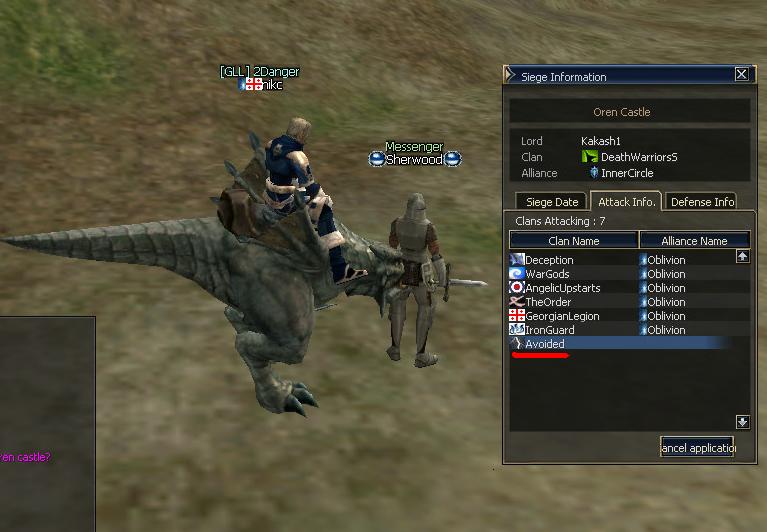Select the Attack Info tab

click(625, 201)
